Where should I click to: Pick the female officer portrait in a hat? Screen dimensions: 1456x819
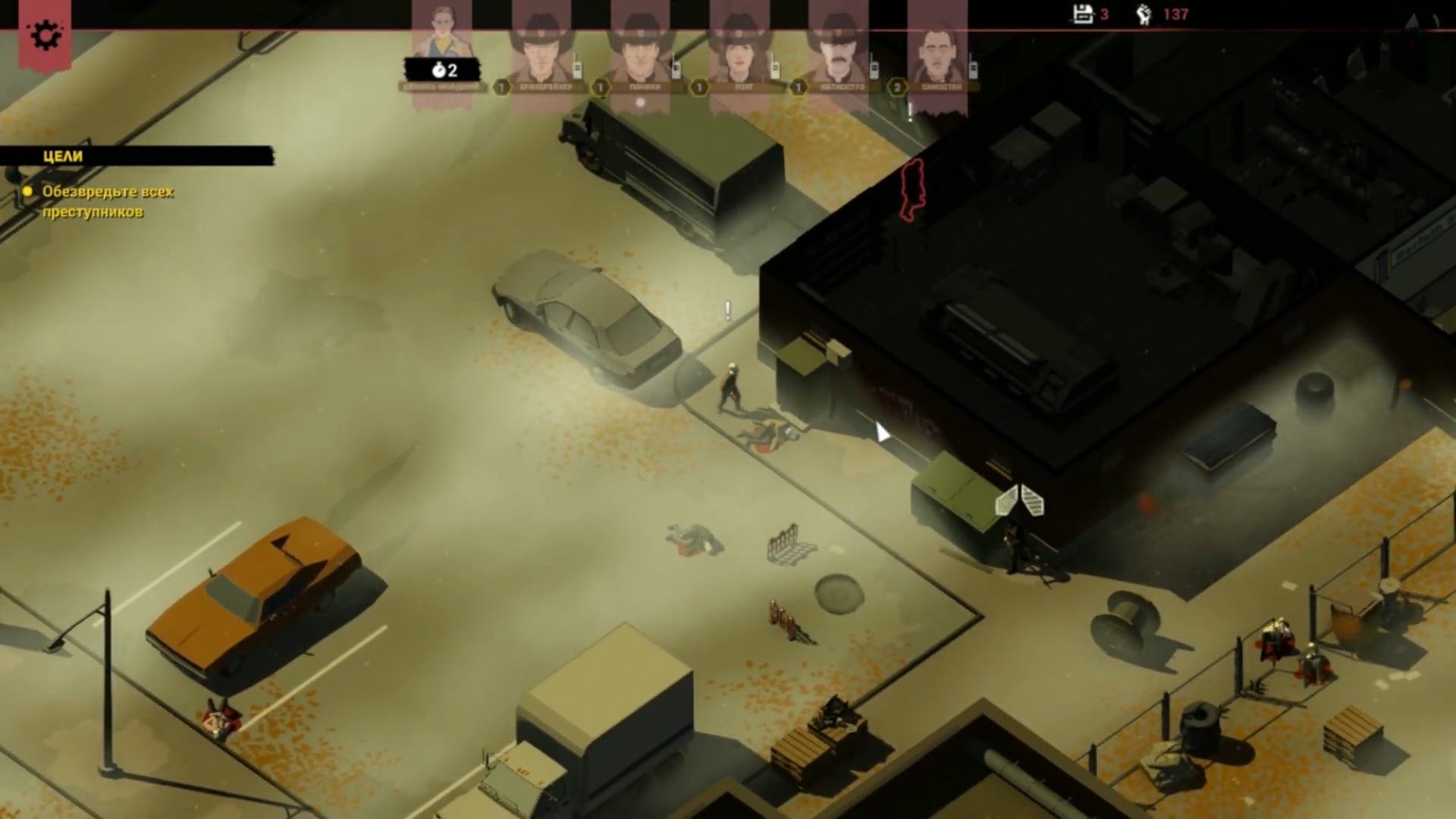[x=739, y=47]
